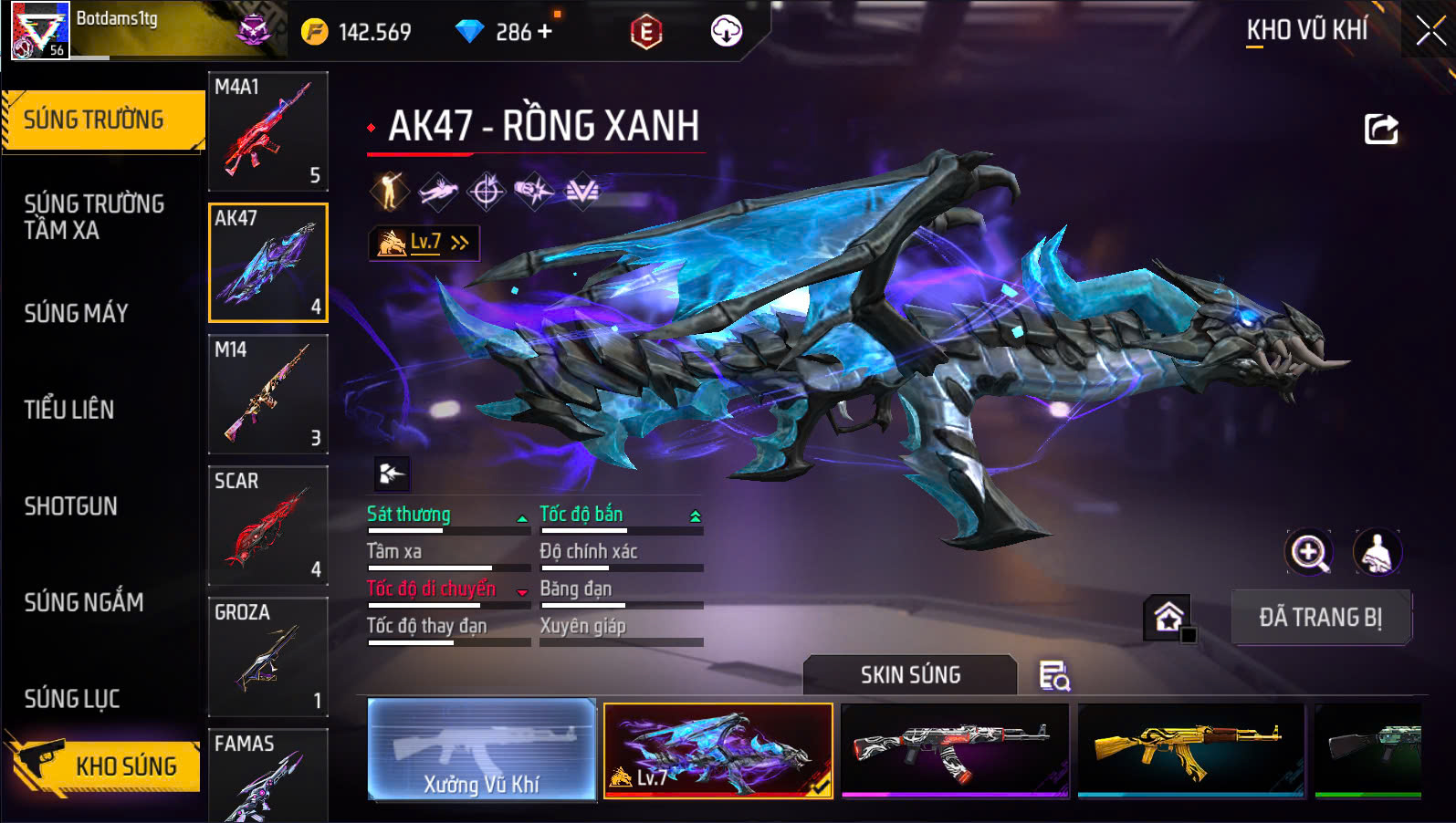Close the weapon armory screen
Image resolution: width=1456 pixels, height=823 pixels.
tap(1430, 31)
